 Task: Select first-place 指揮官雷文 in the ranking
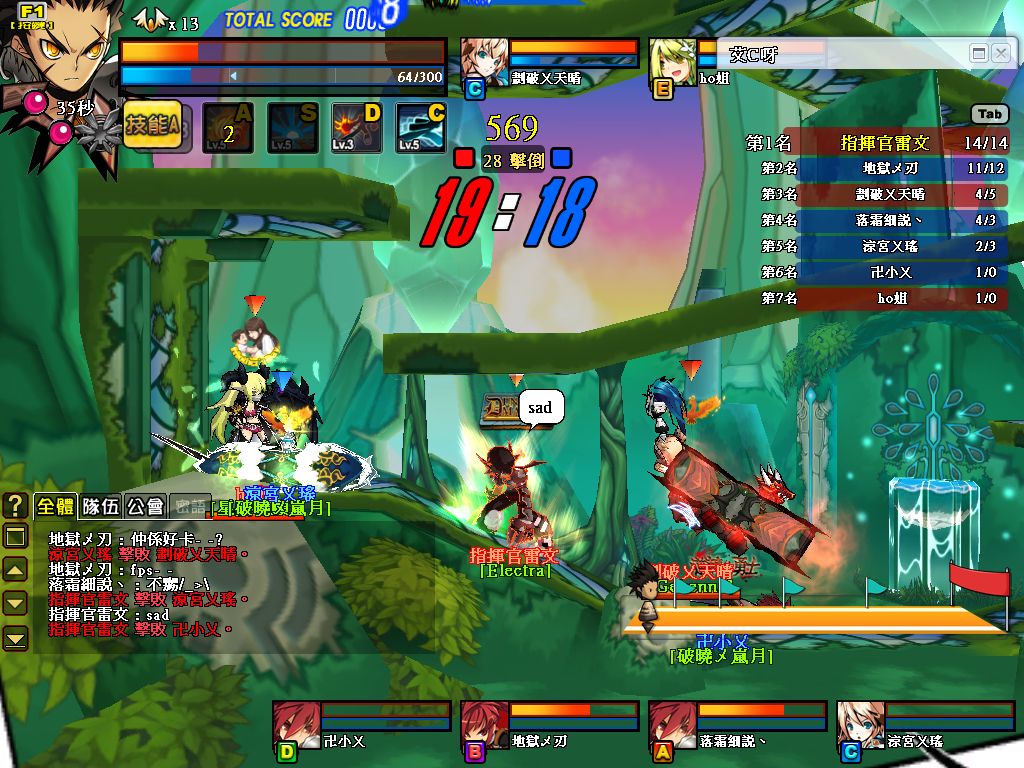coord(884,143)
